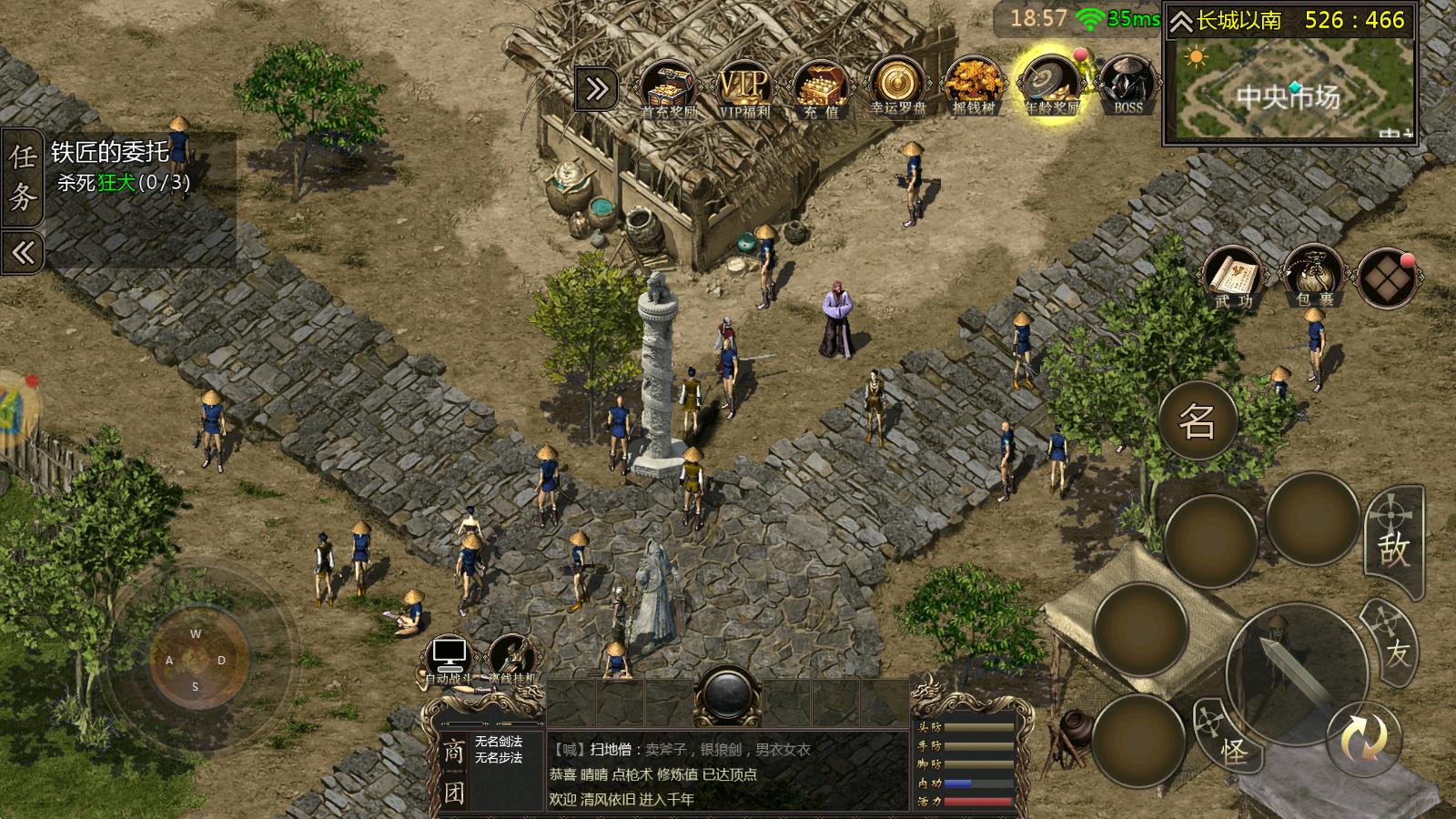The width and height of the screenshot is (1456, 819).
Task: Open the 商团 merchant guild button
Action: tap(453, 772)
